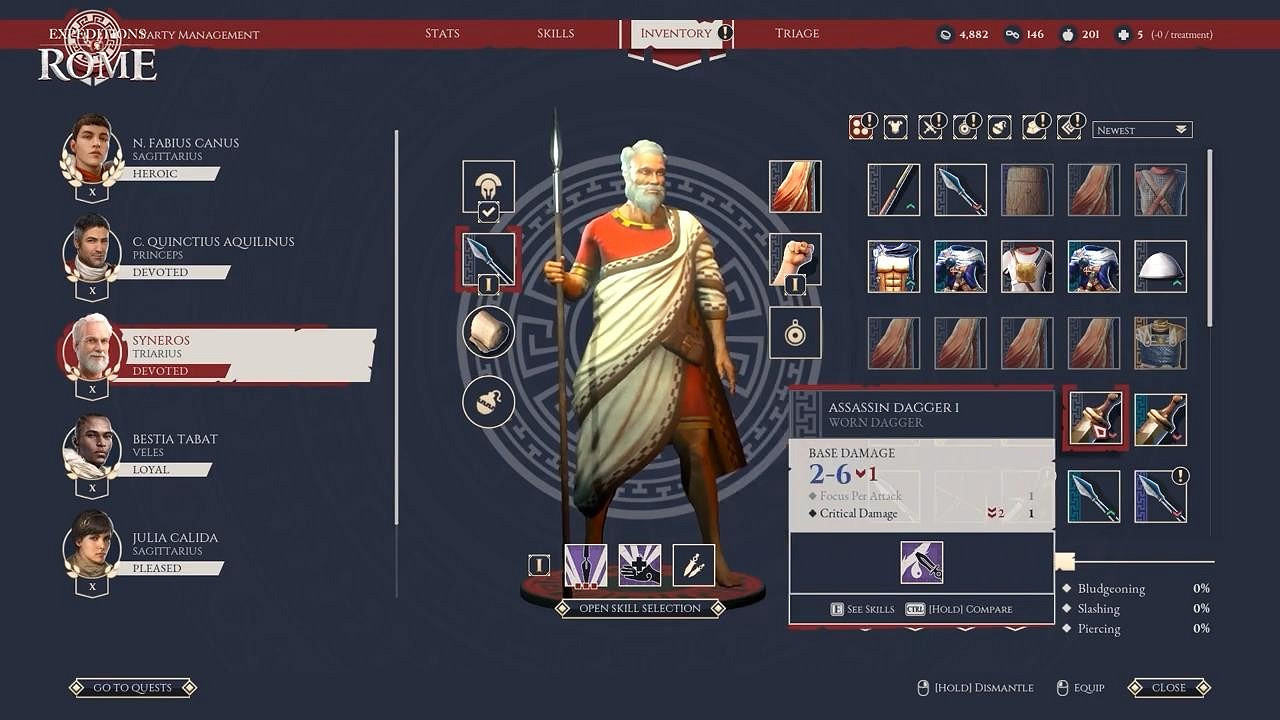The width and height of the screenshot is (1280, 720).
Task: Choose the wooden shield inventory item
Action: (x=1027, y=190)
